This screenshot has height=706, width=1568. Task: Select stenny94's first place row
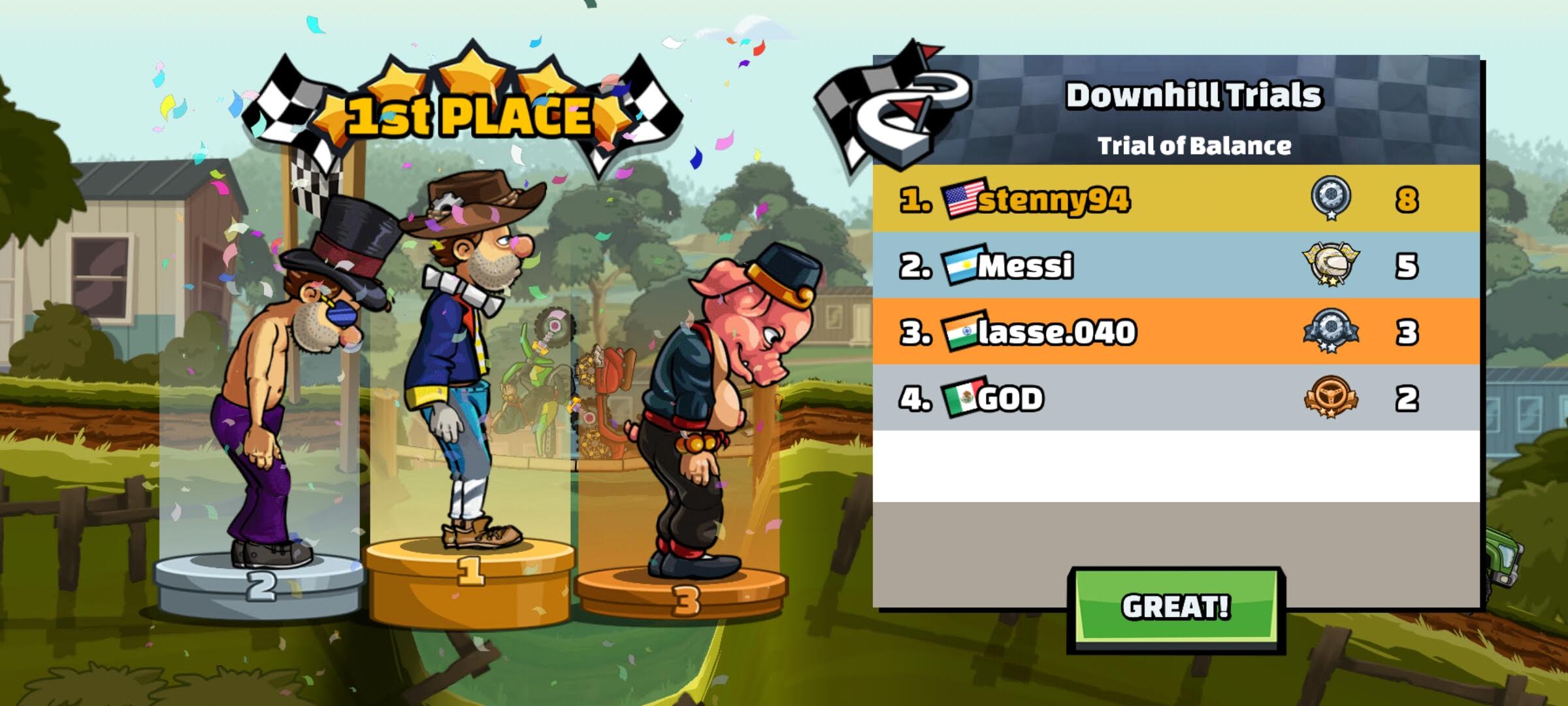[x=1175, y=199]
